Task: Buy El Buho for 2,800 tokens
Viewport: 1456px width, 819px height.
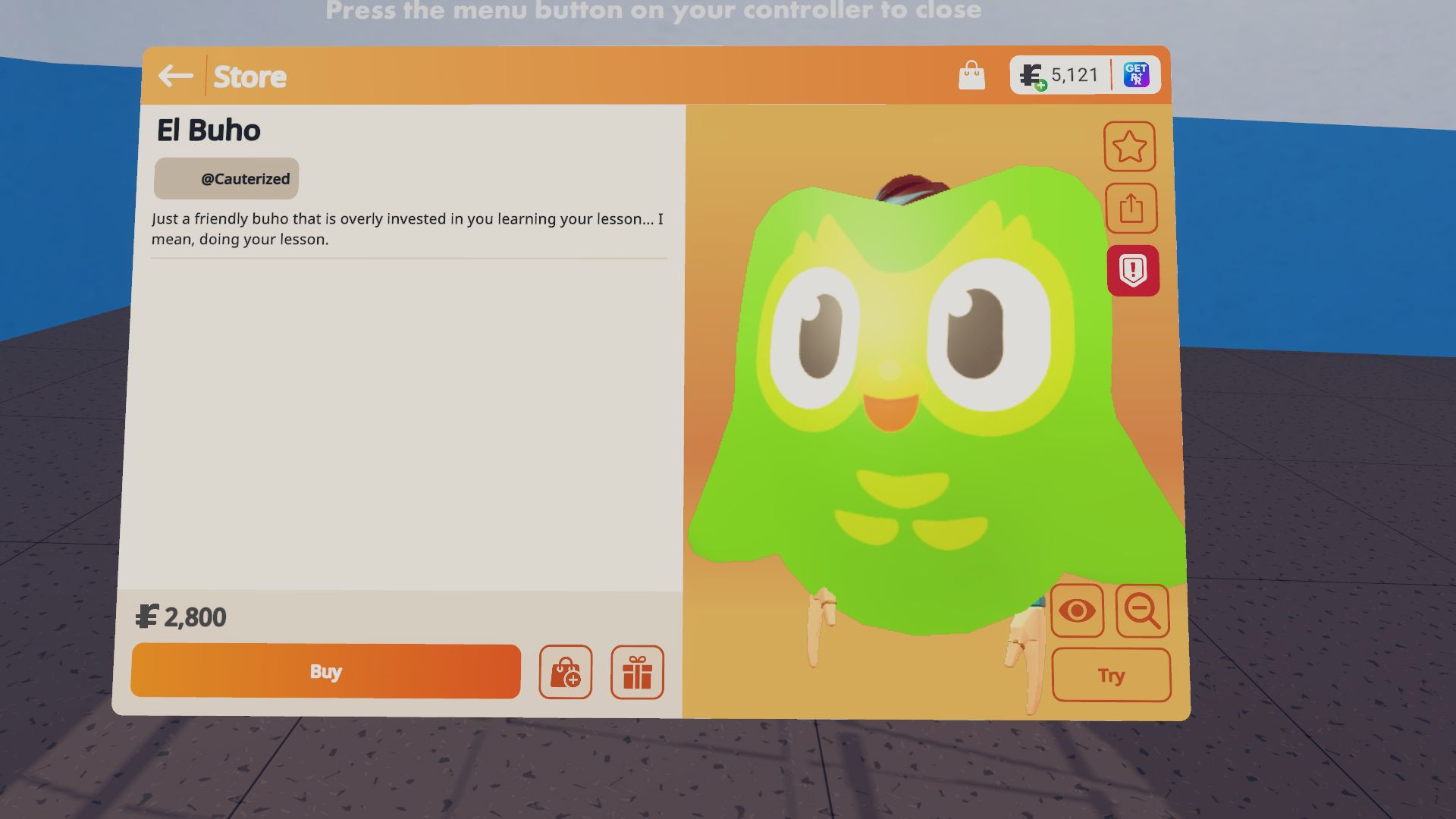Action: 325,670
